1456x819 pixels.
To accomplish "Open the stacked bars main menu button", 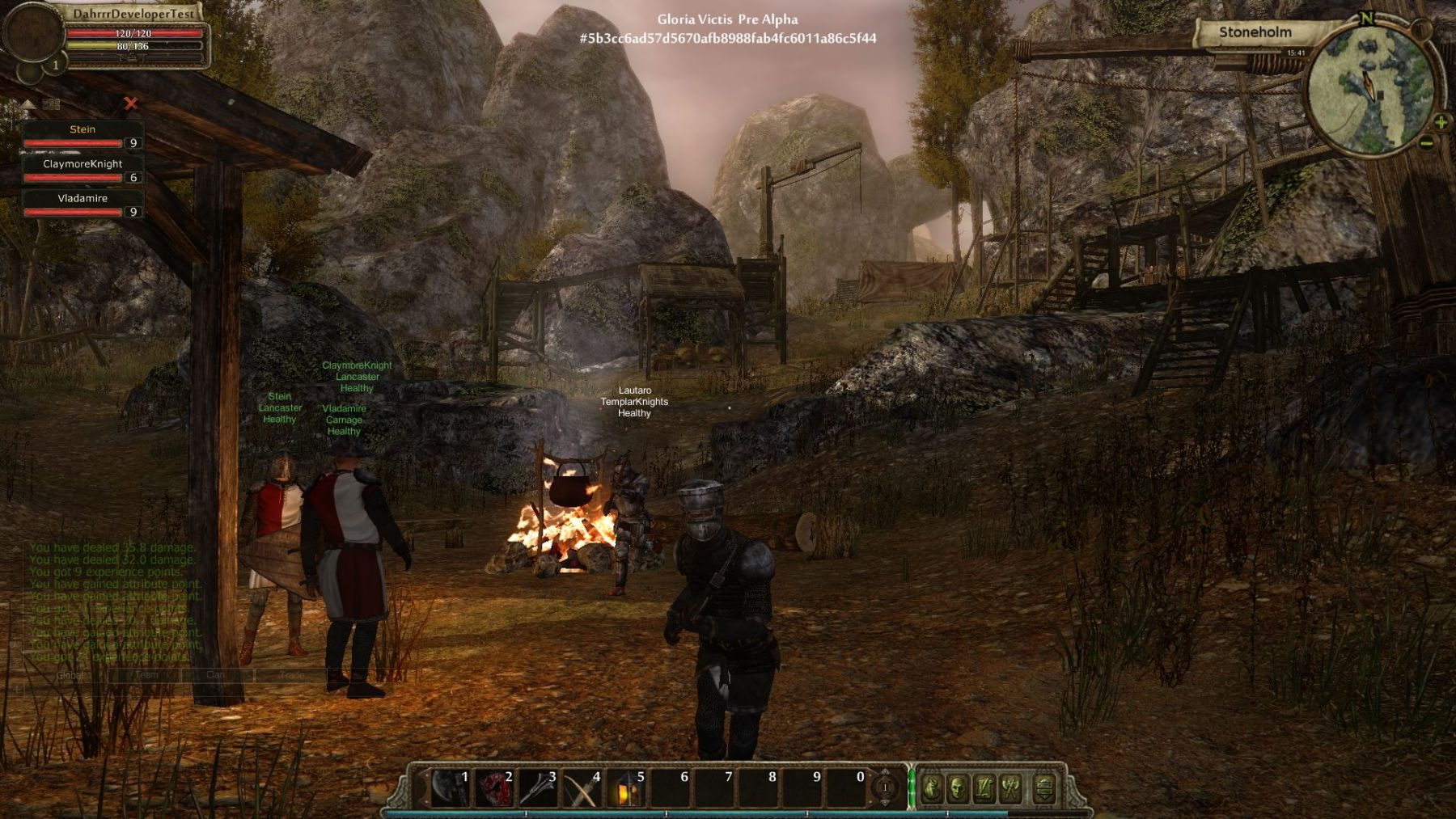I will [x=1044, y=787].
